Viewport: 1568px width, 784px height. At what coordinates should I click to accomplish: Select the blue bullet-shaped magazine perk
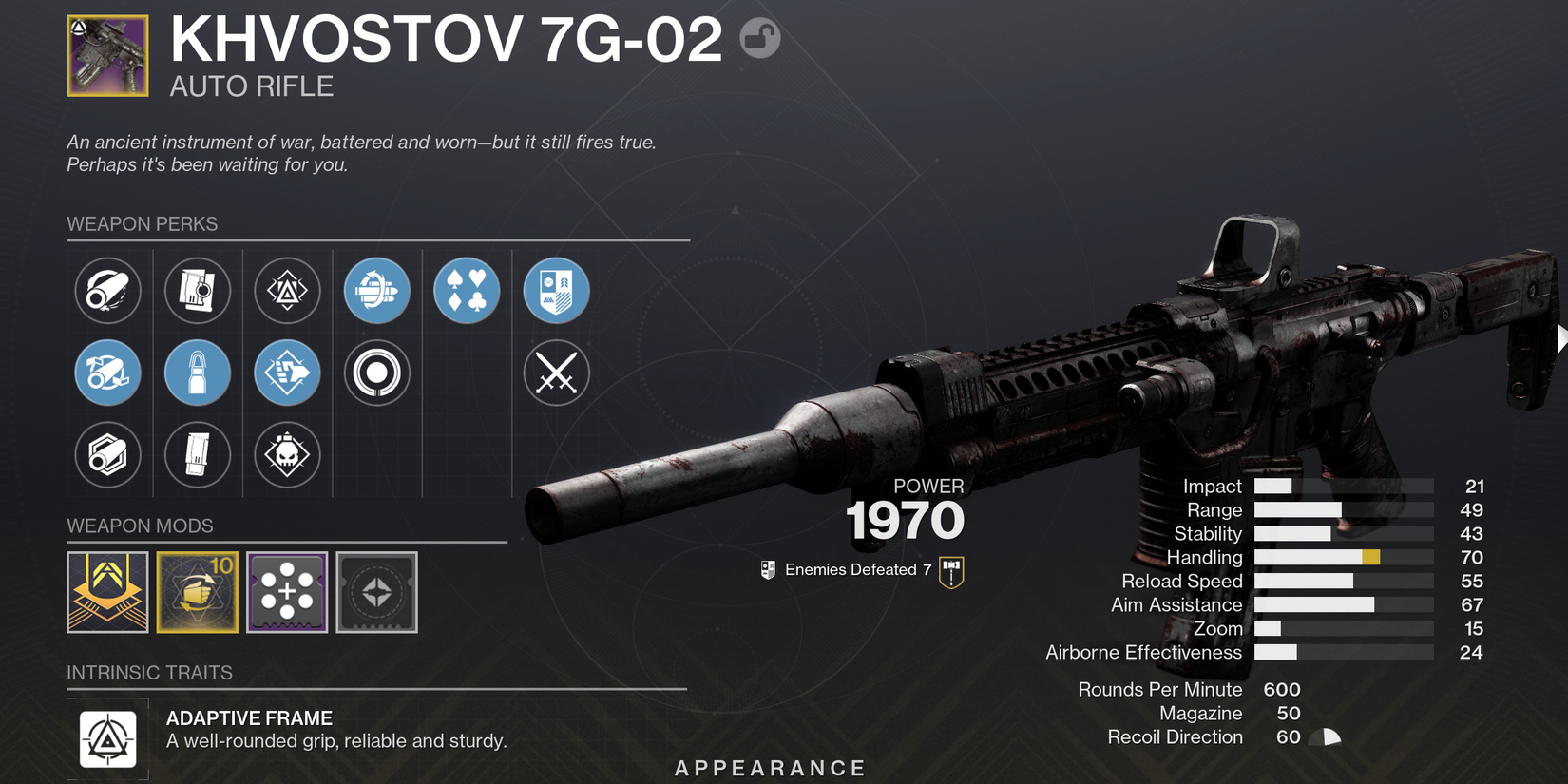coord(198,373)
